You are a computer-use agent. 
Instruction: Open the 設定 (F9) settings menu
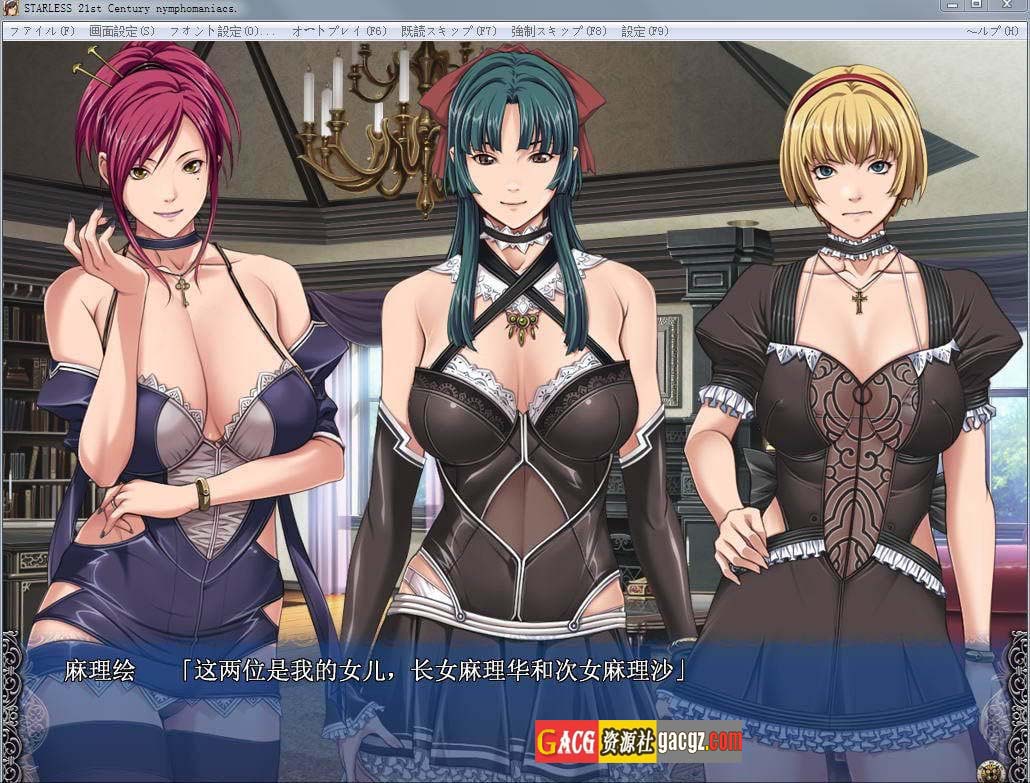coord(644,31)
